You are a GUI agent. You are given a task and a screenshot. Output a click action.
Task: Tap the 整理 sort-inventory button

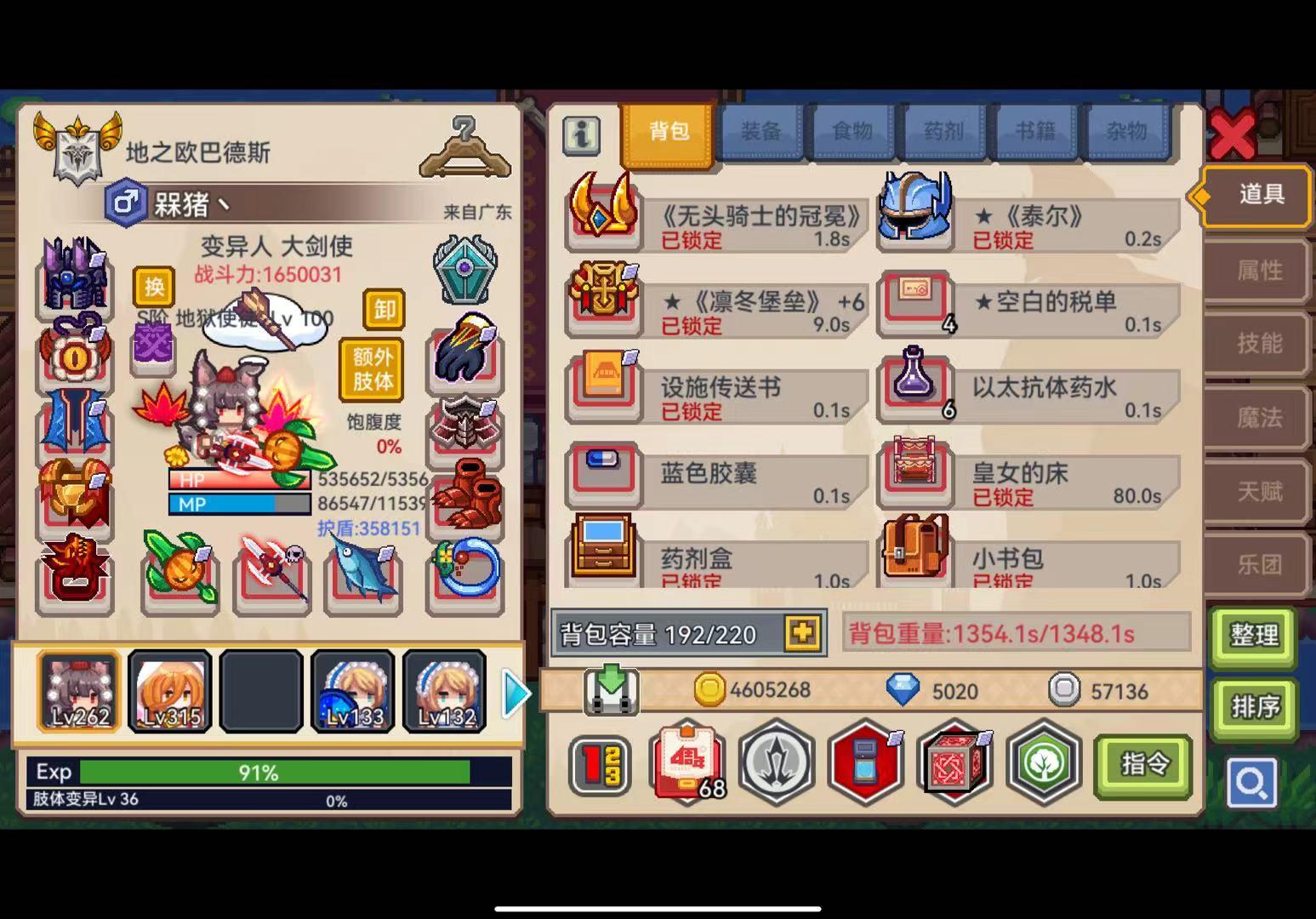pyautogui.click(x=1254, y=636)
